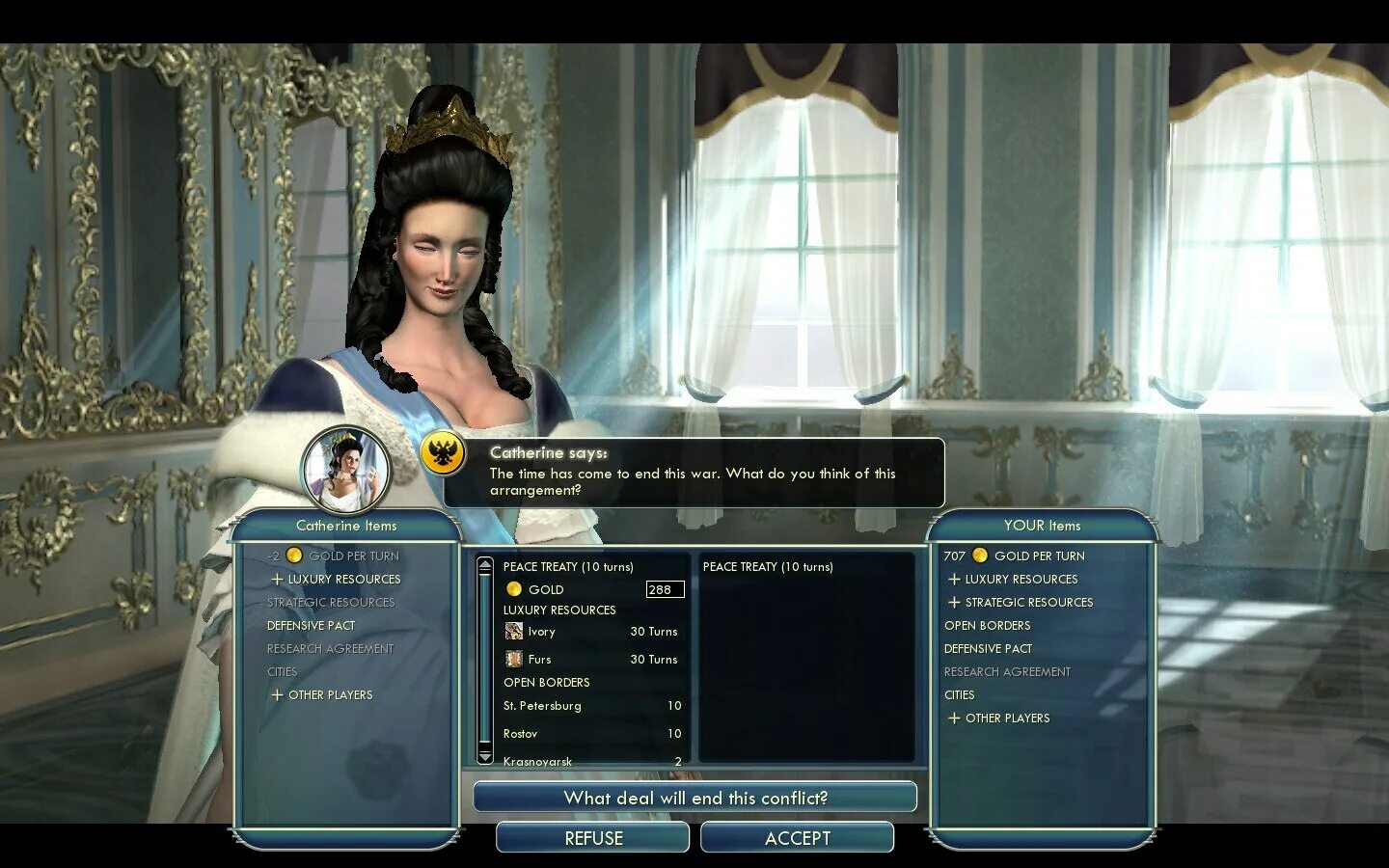Viewport: 1389px width, 868px height.
Task: Add Catherine's Defensive Pact to deal
Action: [312, 626]
